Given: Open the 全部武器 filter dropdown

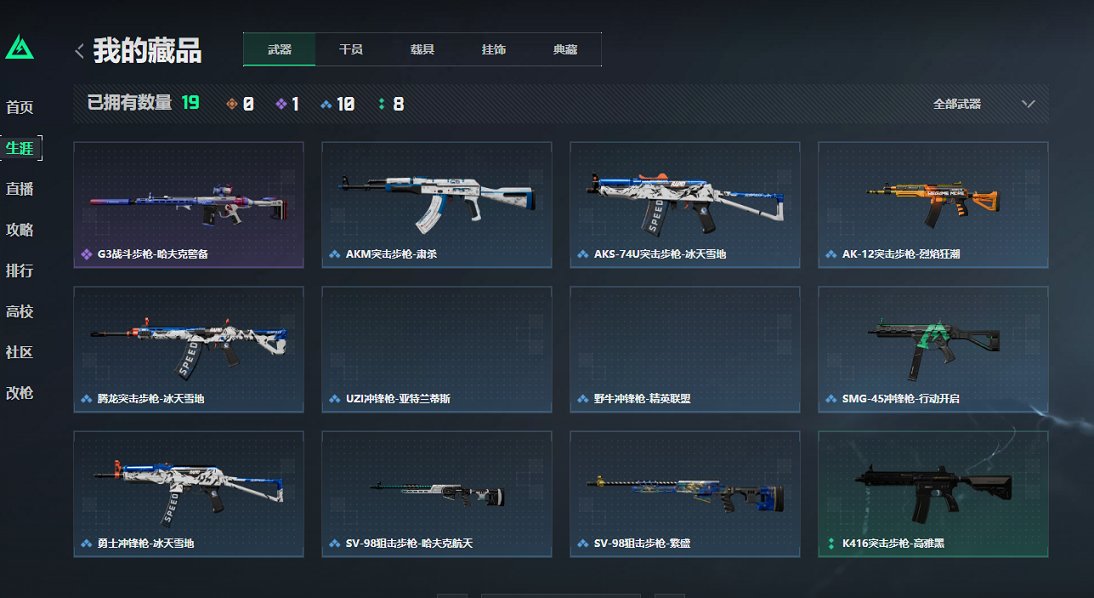Looking at the screenshot, I should (984, 104).
